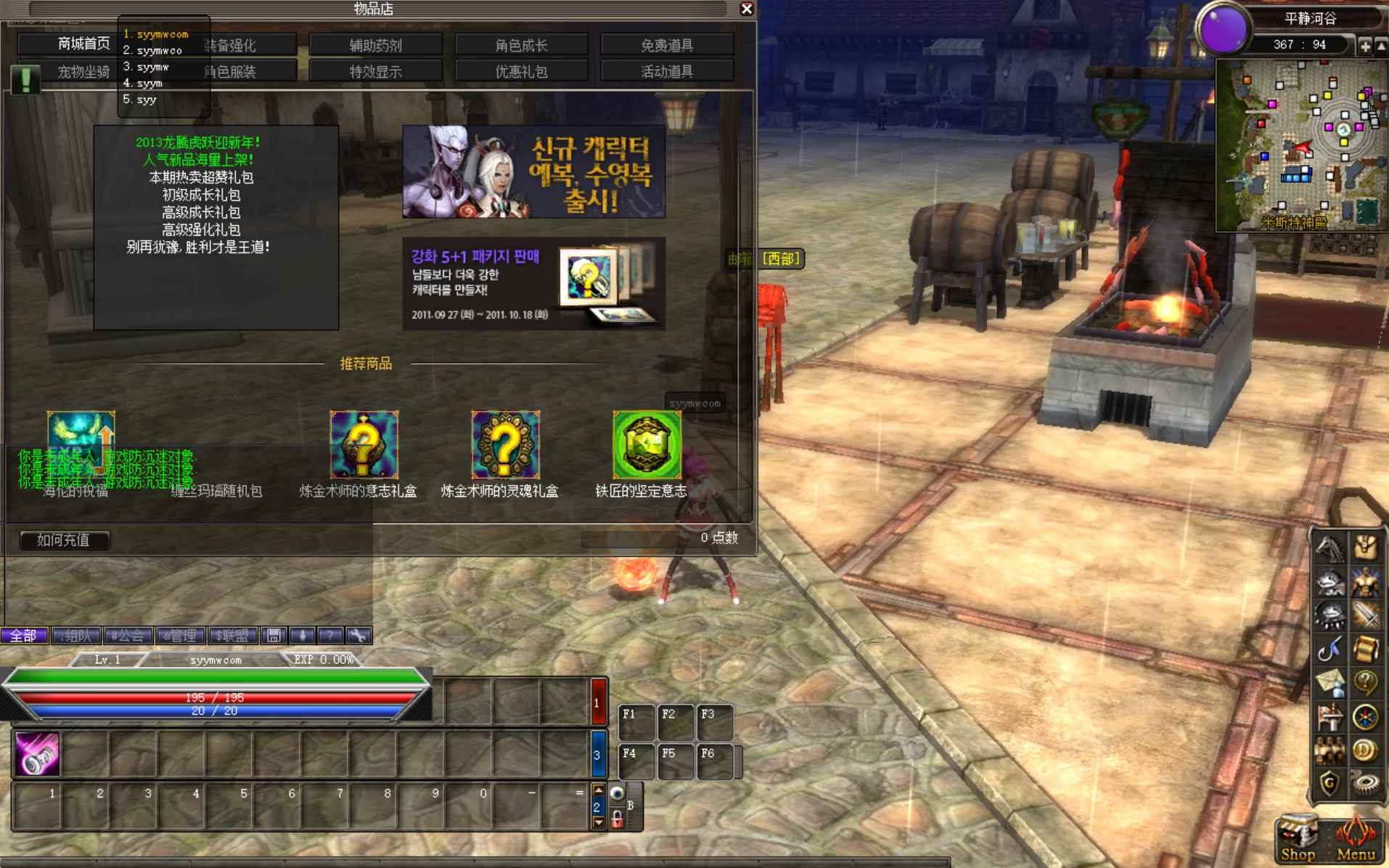Show the 优惠礼包 category

[x=521, y=71]
